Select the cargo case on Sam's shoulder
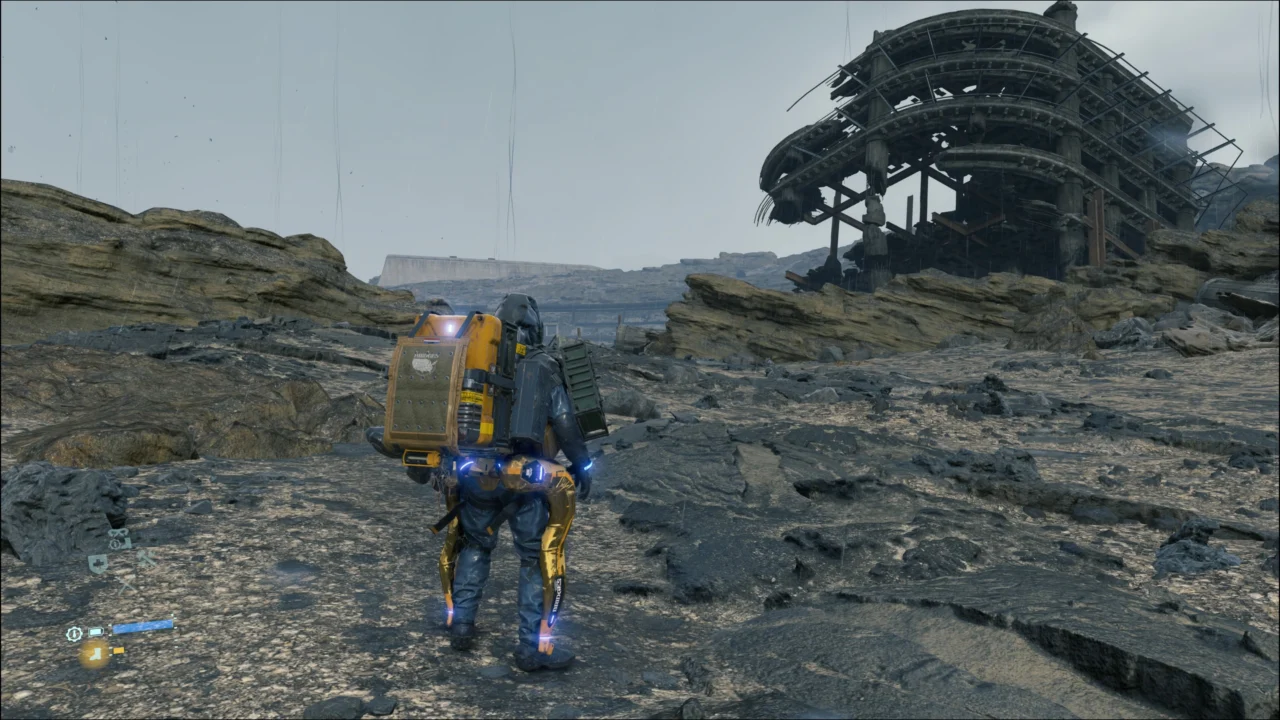The image size is (1280, 720). [x=585, y=390]
